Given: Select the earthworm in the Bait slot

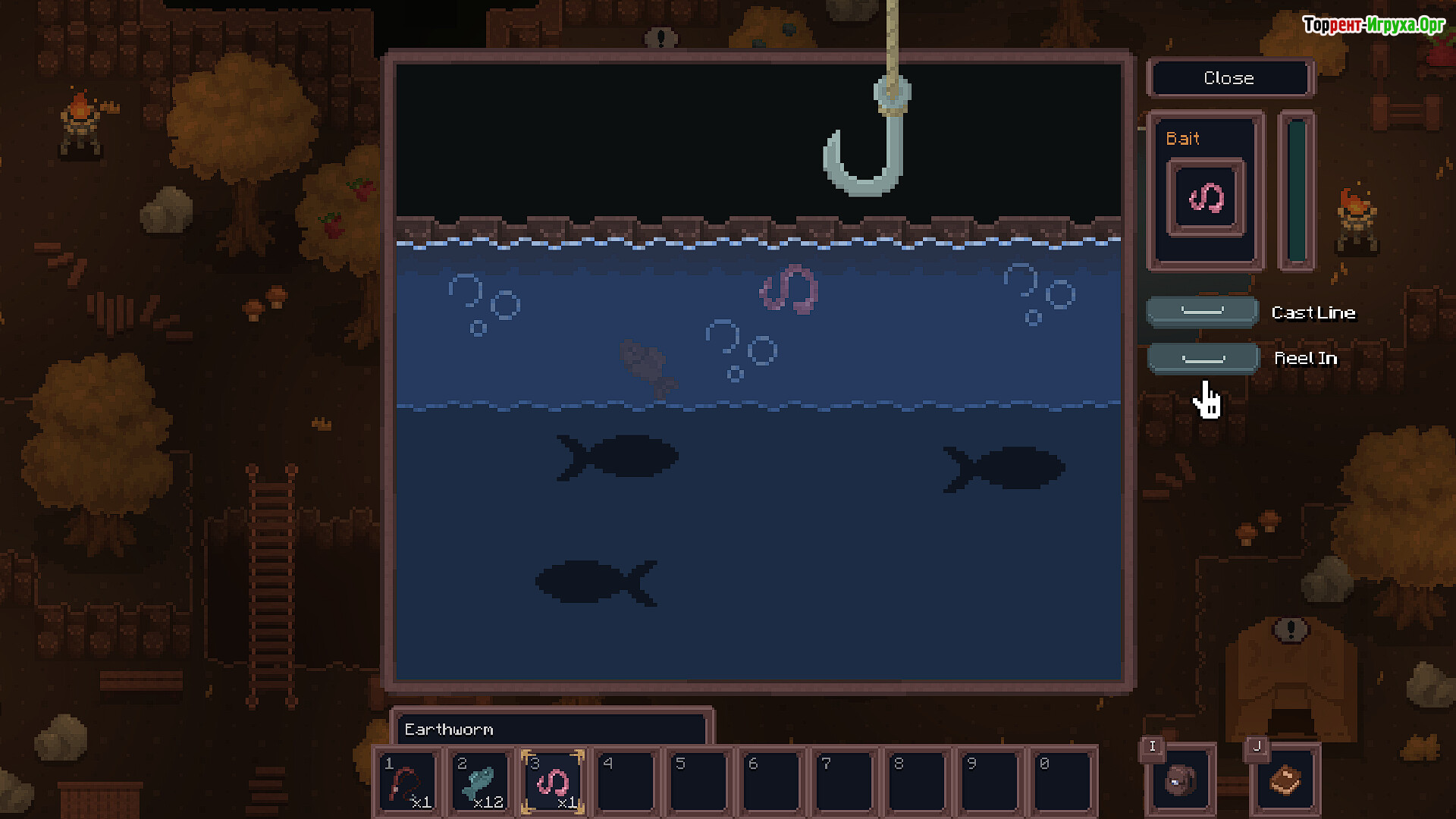Looking at the screenshot, I should (1206, 198).
